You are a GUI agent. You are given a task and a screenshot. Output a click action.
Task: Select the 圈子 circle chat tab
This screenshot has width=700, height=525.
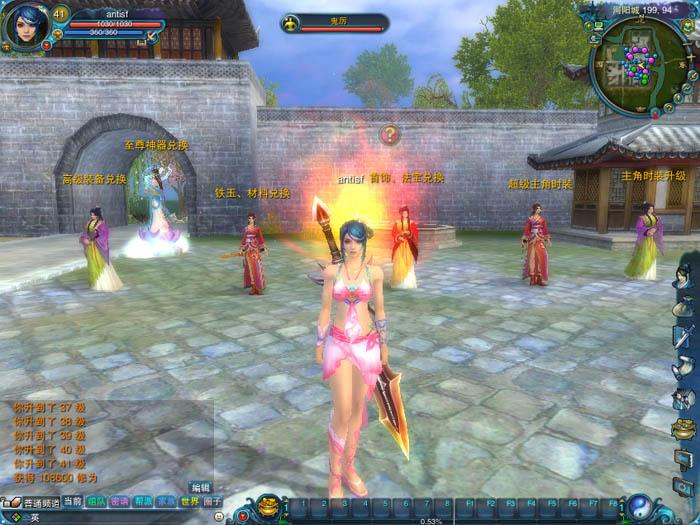point(213,501)
